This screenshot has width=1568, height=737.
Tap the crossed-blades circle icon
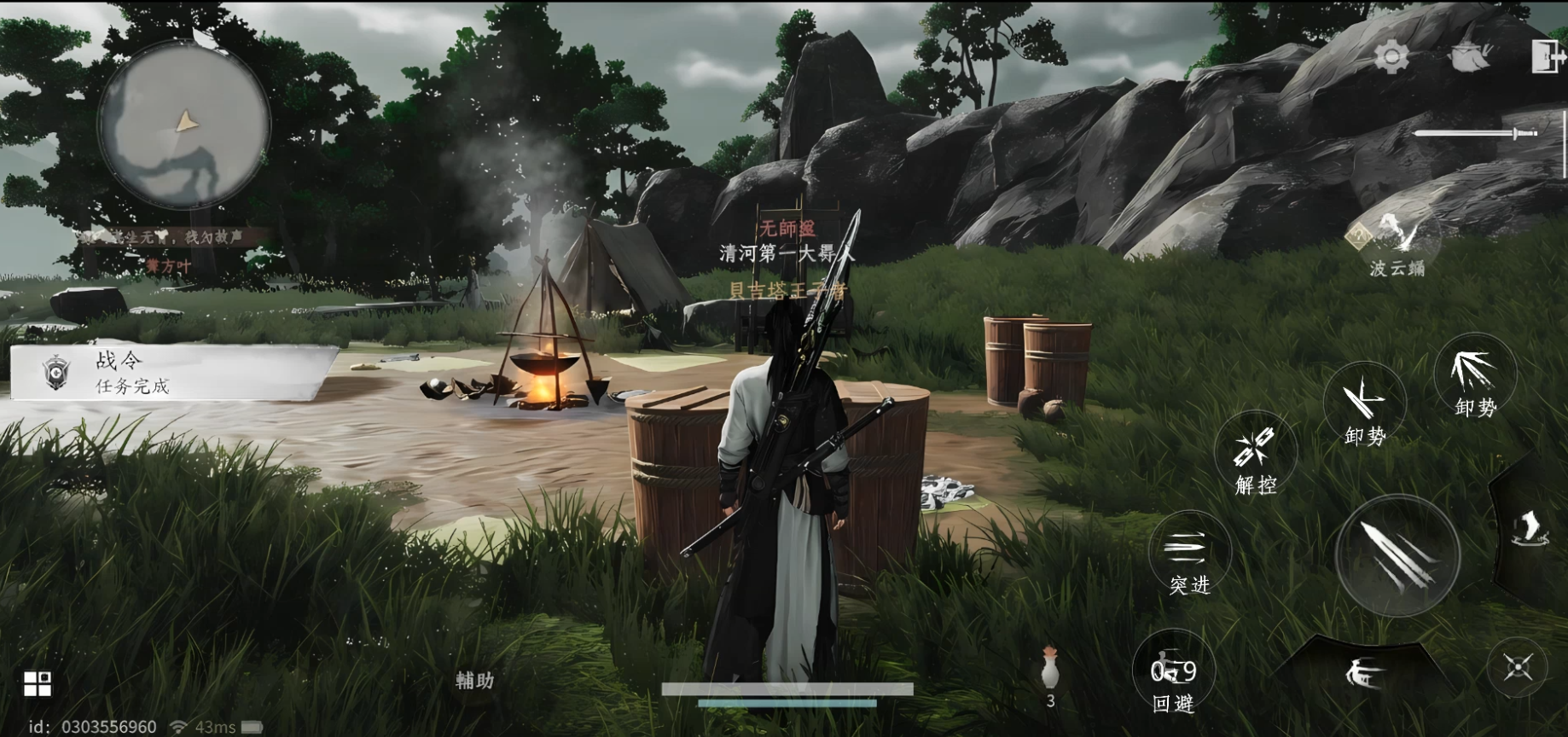pyautogui.click(x=1519, y=668)
